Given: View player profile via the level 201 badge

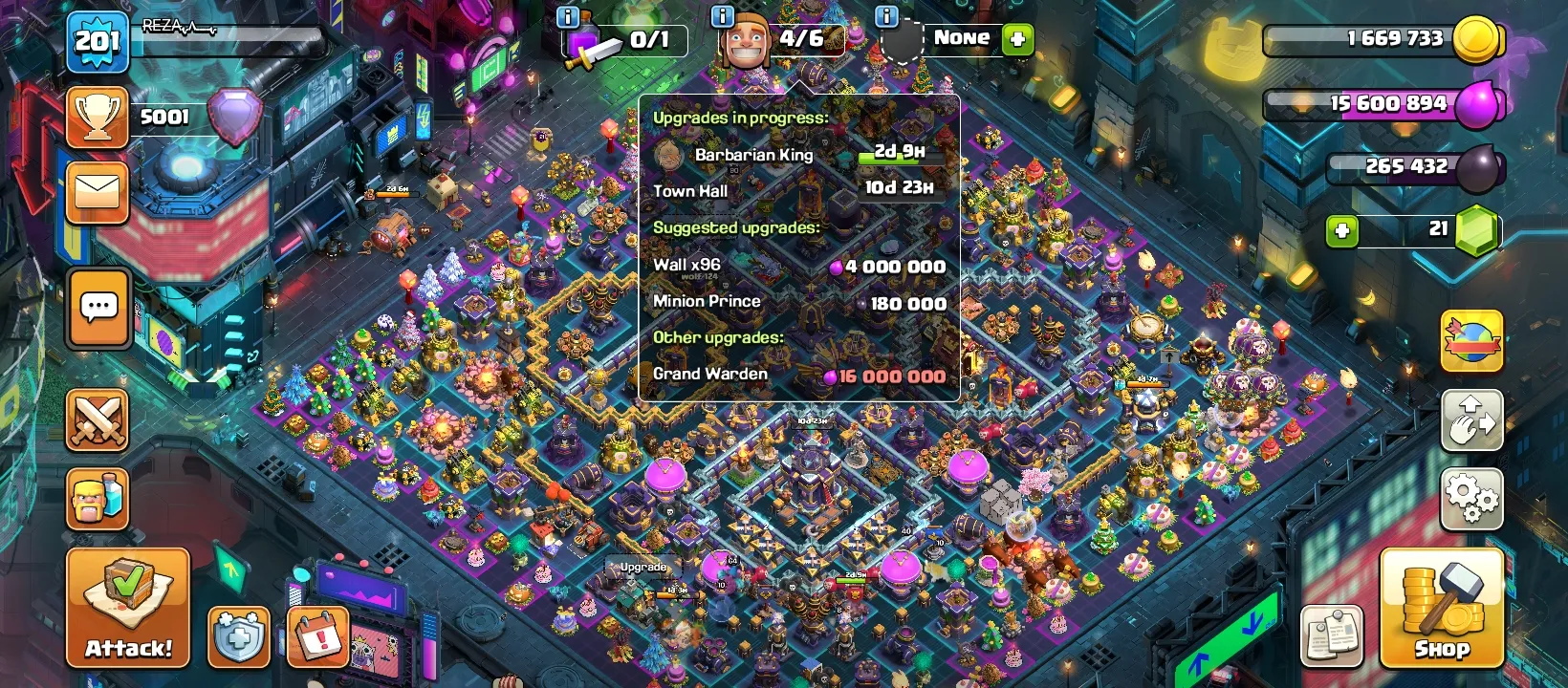Looking at the screenshot, I should [96, 40].
